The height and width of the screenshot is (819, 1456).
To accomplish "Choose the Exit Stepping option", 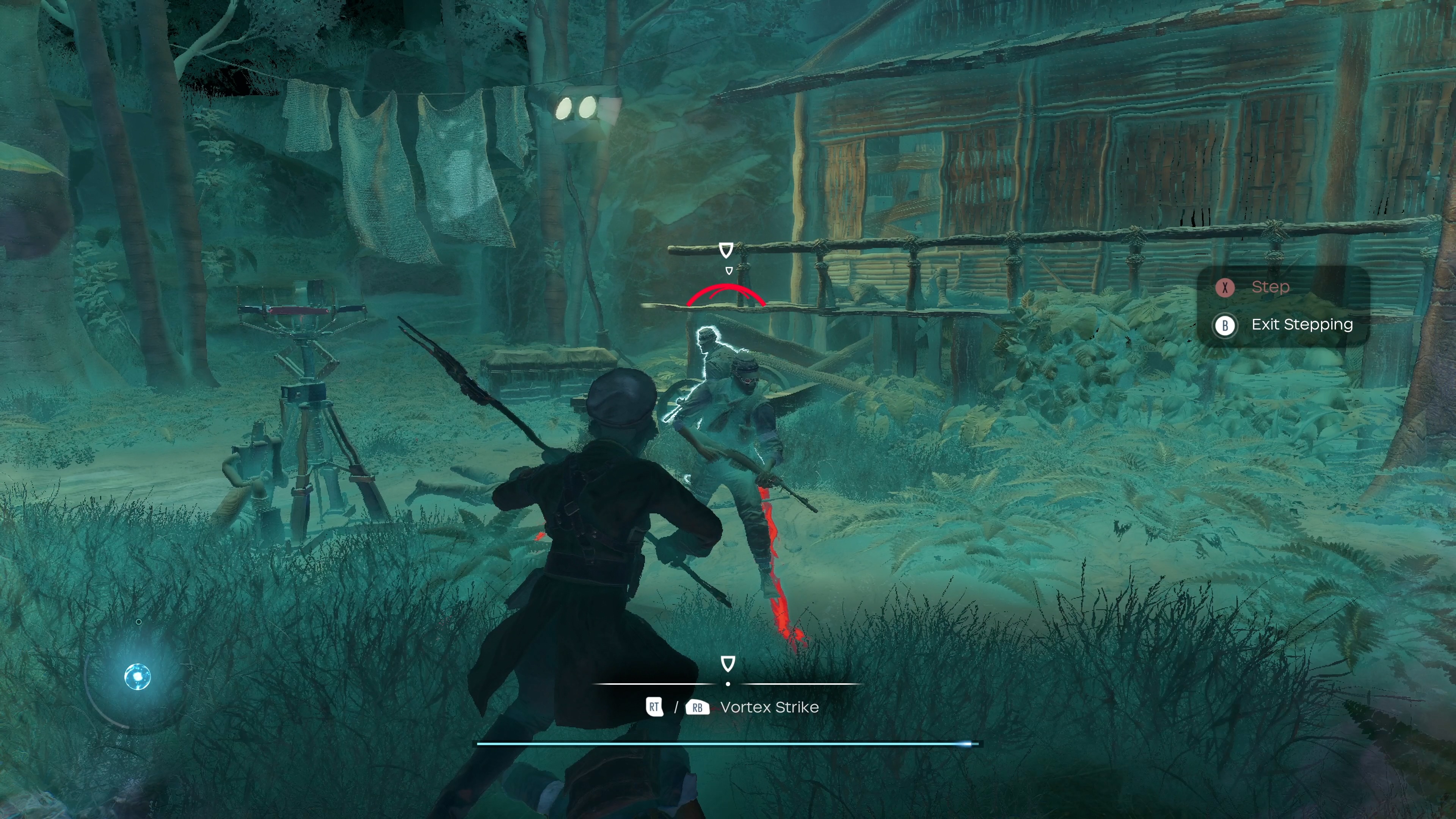I will (x=1301, y=325).
